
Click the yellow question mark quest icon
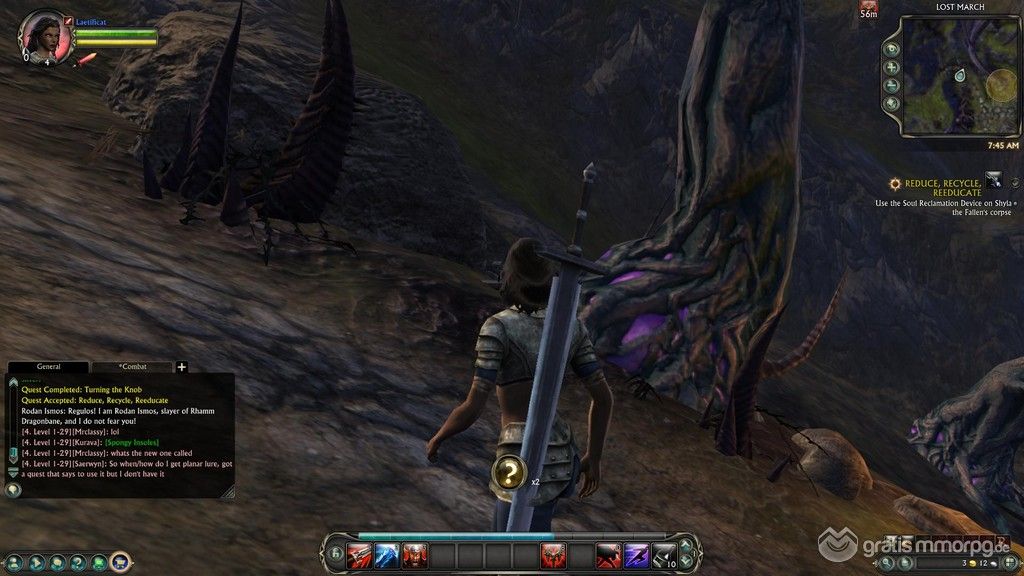(509, 473)
